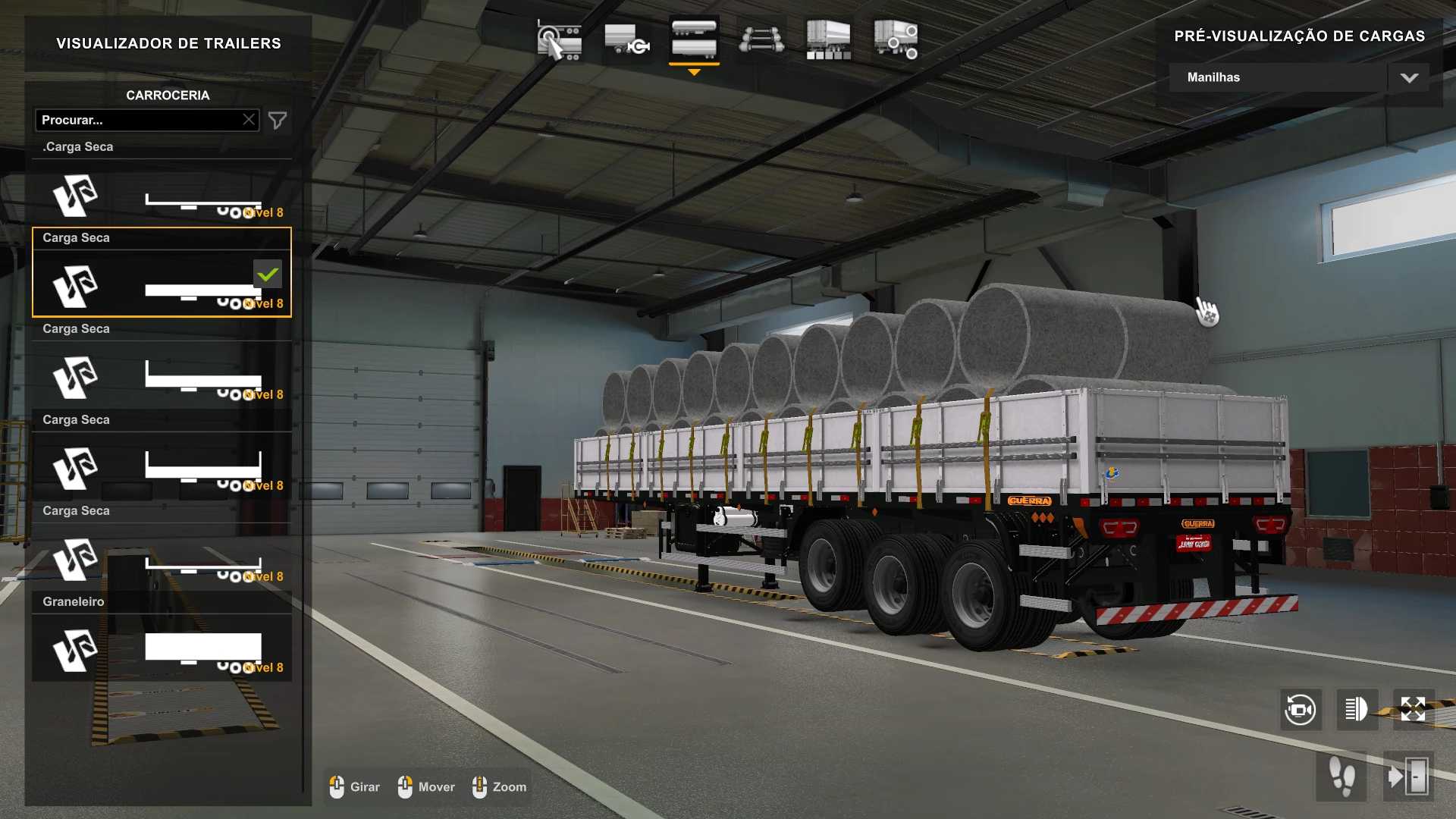Viewport: 1456px width, 819px height.
Task: Exit the trailer viewer via door icon
Action: pyautogui.click(x=1408, y=777)
